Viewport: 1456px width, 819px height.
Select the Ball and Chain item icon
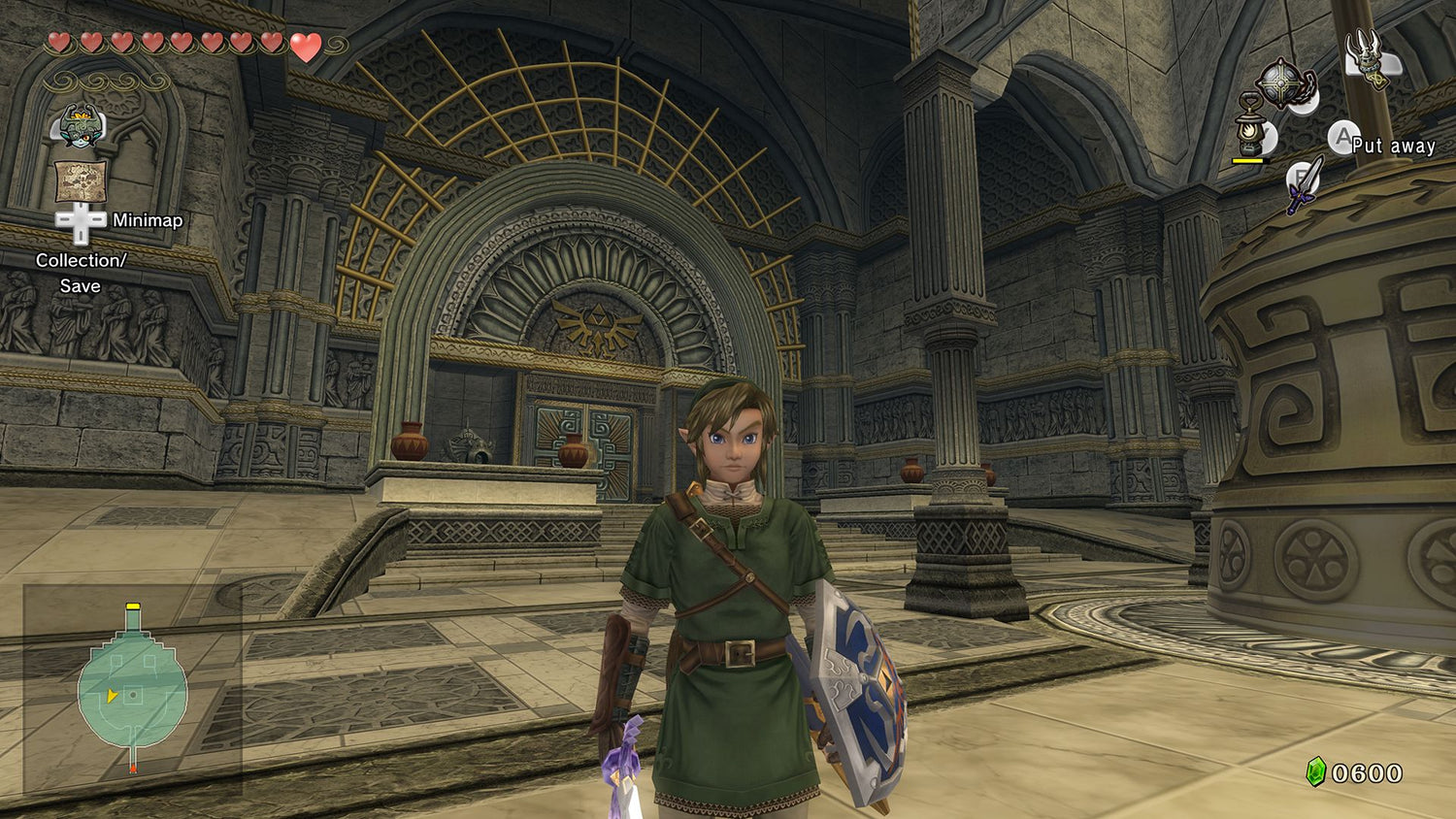coord(1283,84)
